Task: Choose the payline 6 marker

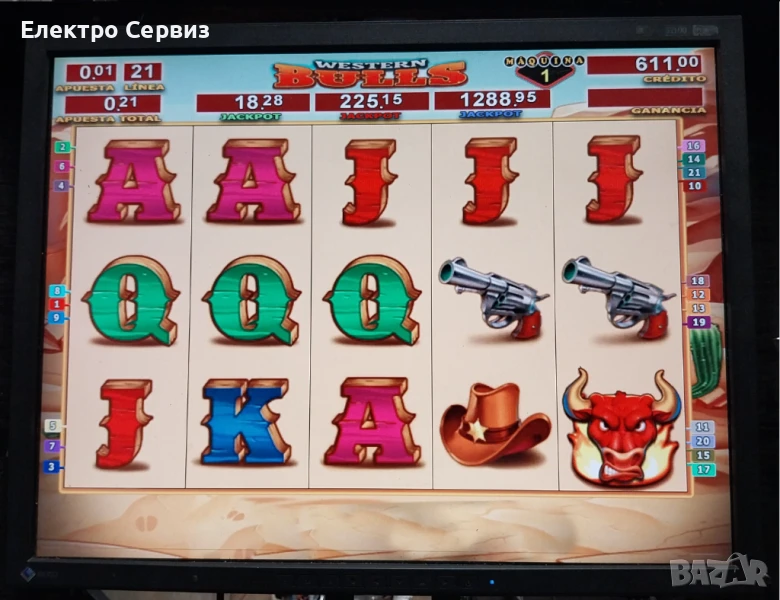Action: click(63, 166)
